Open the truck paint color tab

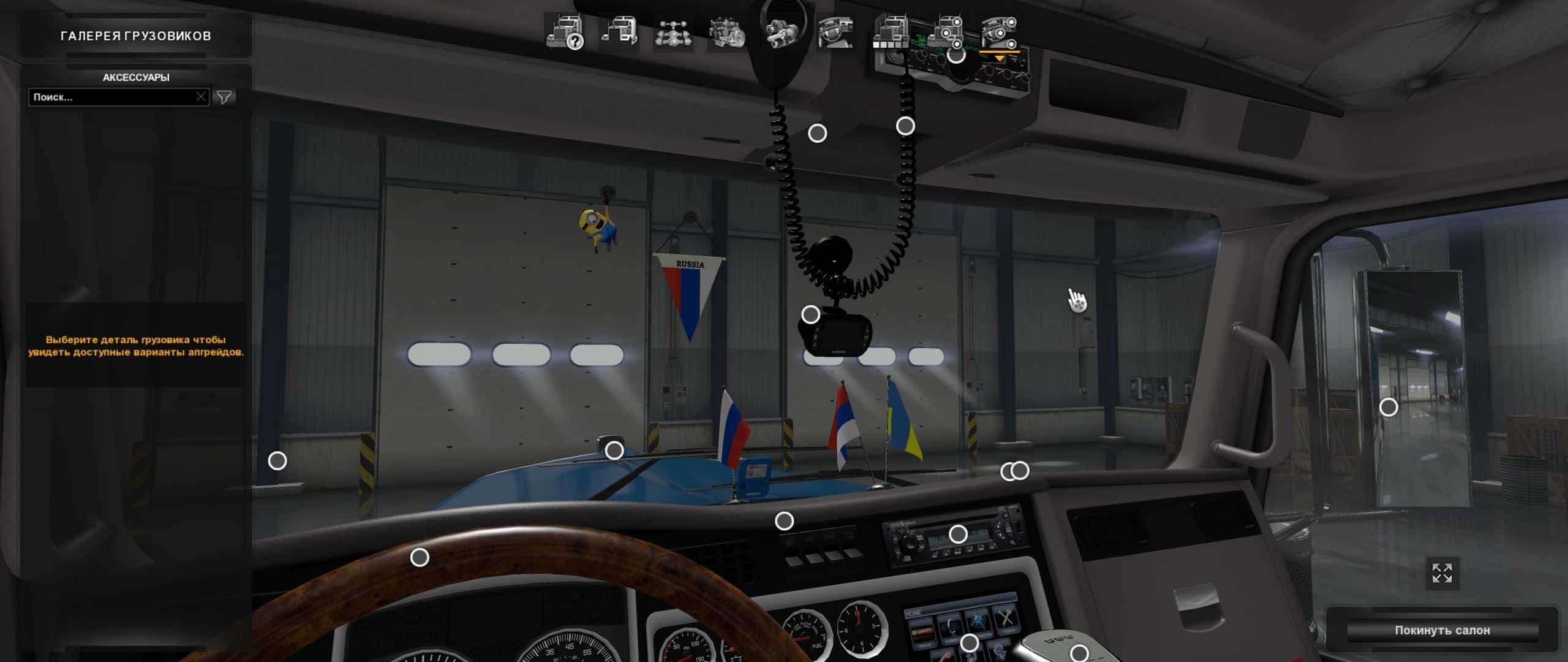click(x=891, y=32)
